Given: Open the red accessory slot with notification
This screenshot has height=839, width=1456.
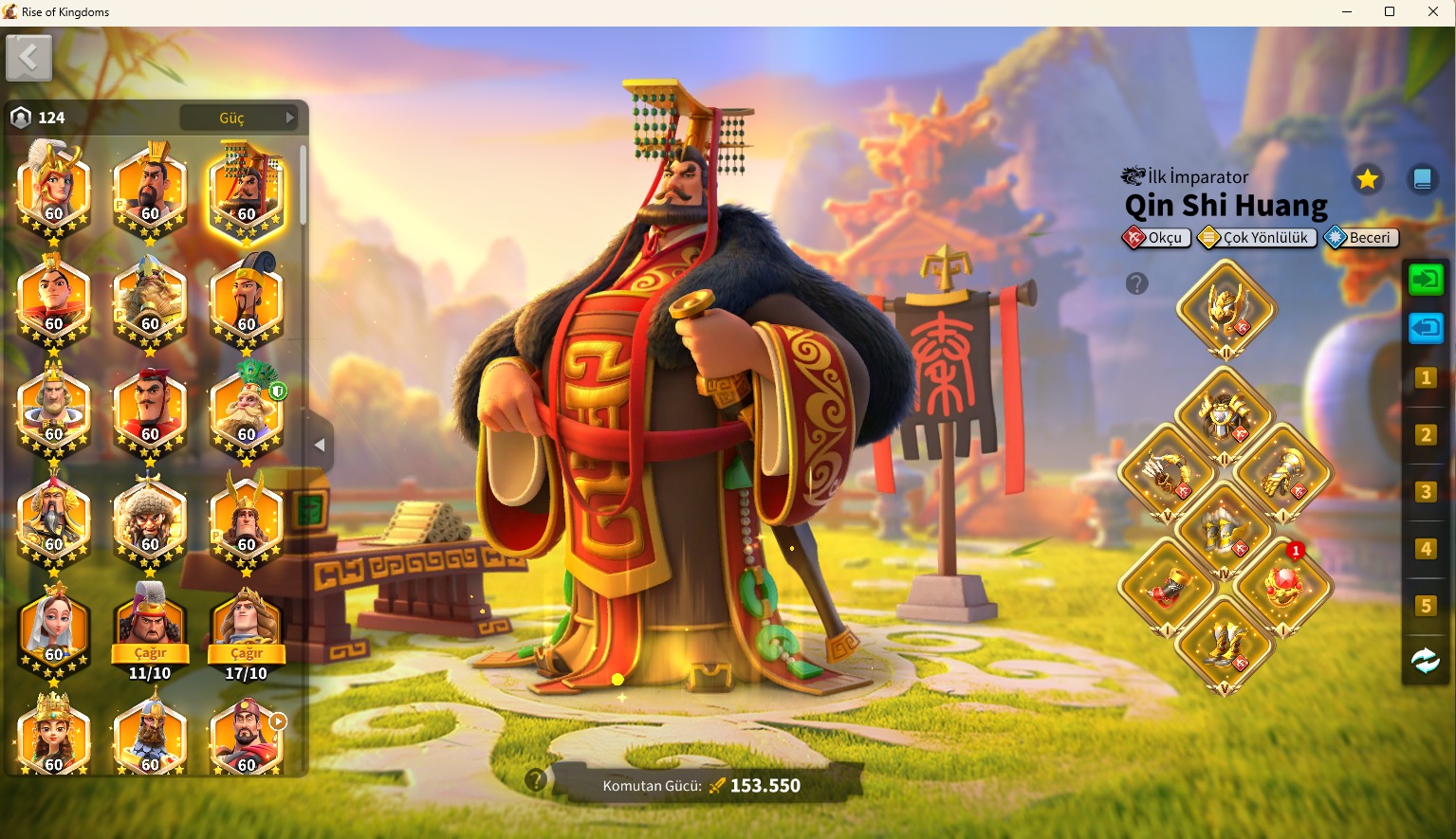Looking at the screenshot, I should point(1282,586).
